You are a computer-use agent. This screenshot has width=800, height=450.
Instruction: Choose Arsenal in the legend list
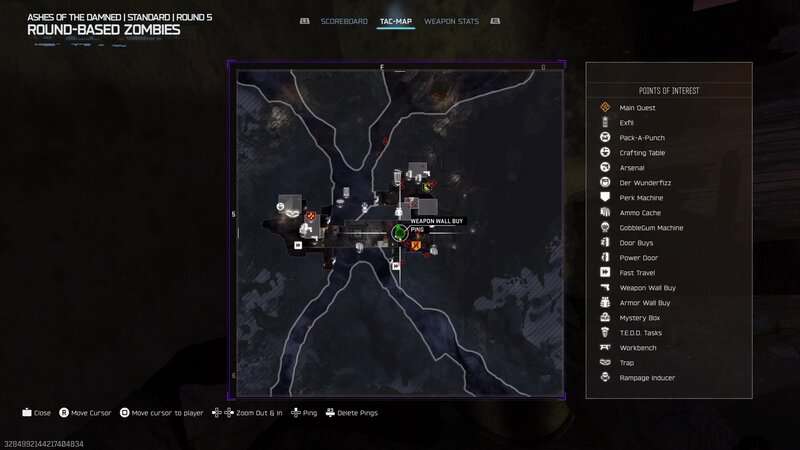point(632,167)
